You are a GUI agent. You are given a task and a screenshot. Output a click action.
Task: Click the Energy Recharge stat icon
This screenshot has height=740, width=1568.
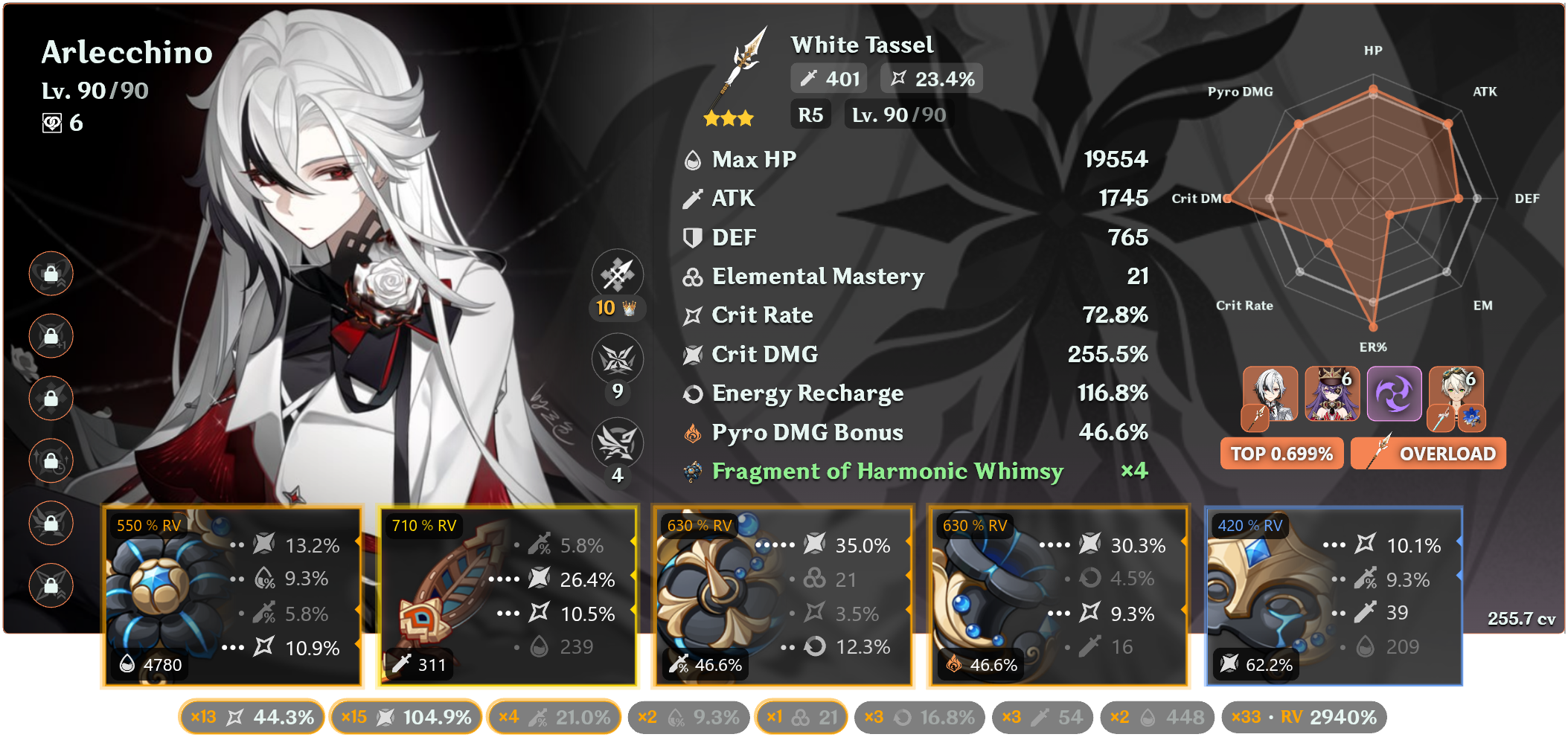coord(692,393)
